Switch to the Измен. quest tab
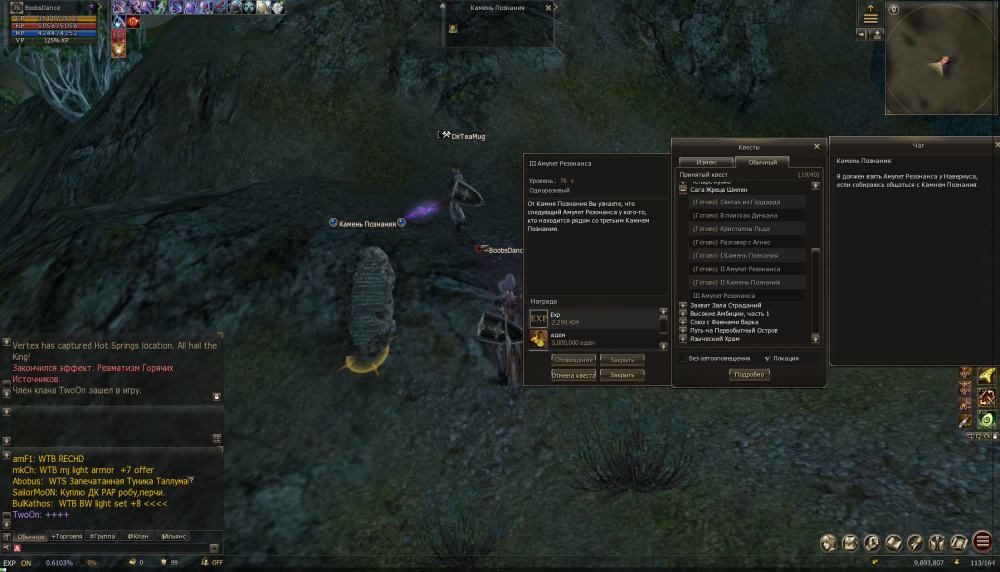Screen dimensions: 1000x572 pyautogui.click(x=706, y=162)
